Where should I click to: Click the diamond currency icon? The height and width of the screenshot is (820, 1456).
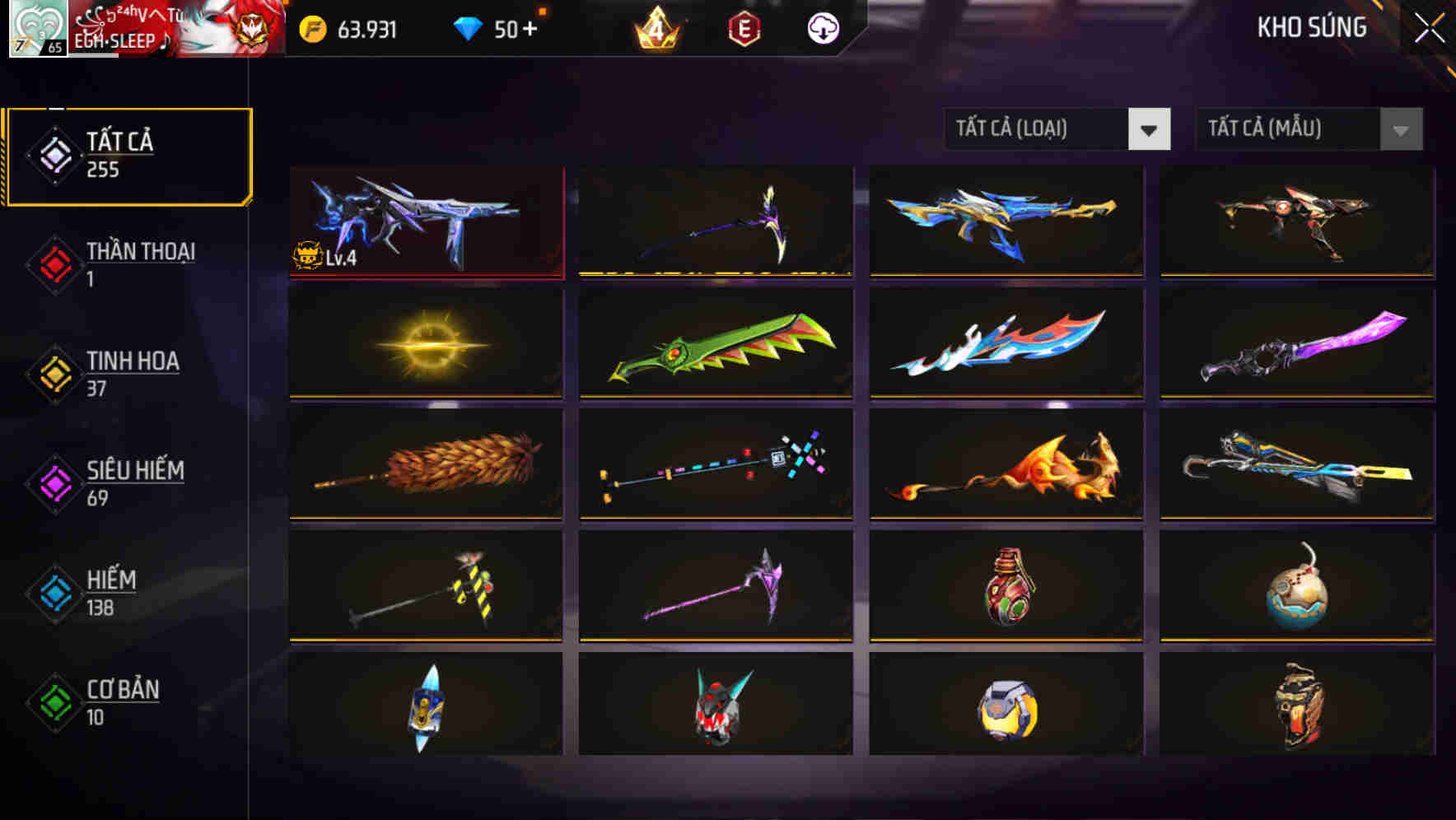pyautogui.click(x=469, y=27)
